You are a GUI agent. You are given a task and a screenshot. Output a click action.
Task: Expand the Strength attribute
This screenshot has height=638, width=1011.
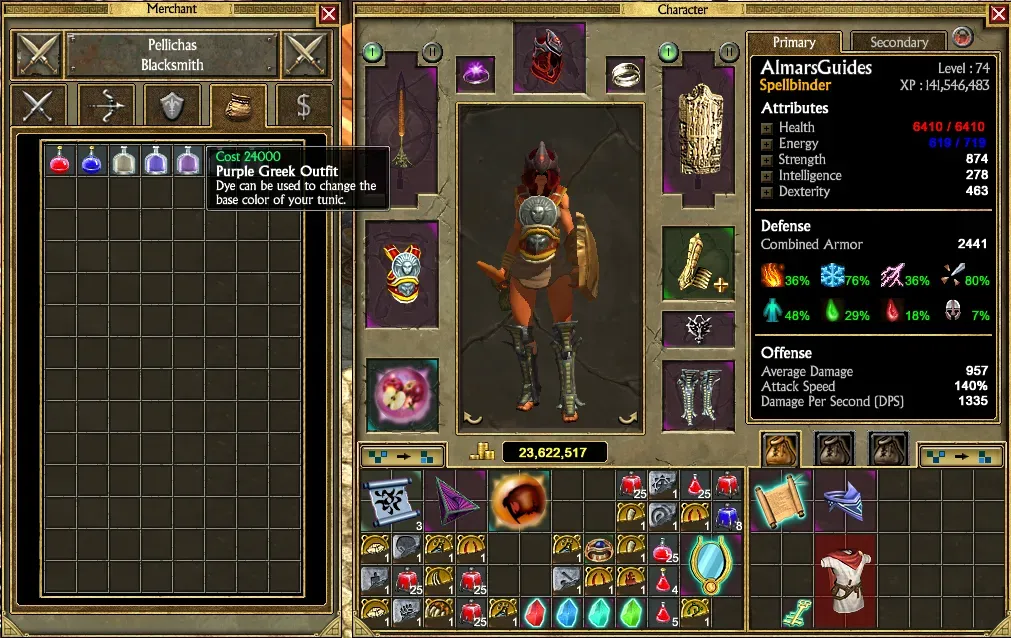[767, 160]
